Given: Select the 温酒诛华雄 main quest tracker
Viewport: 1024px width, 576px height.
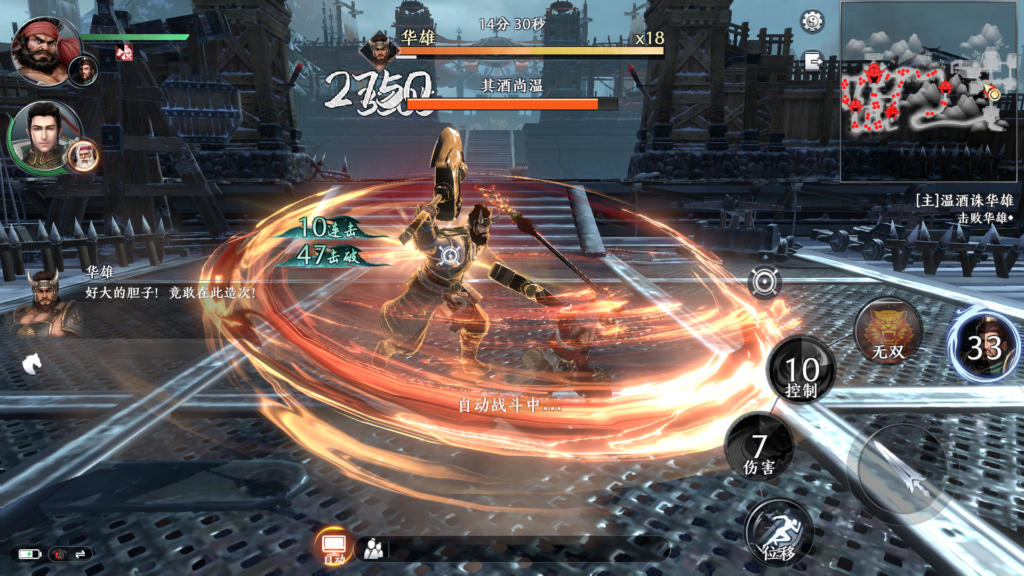Looking at the screenshot, I should pos(963,200).
